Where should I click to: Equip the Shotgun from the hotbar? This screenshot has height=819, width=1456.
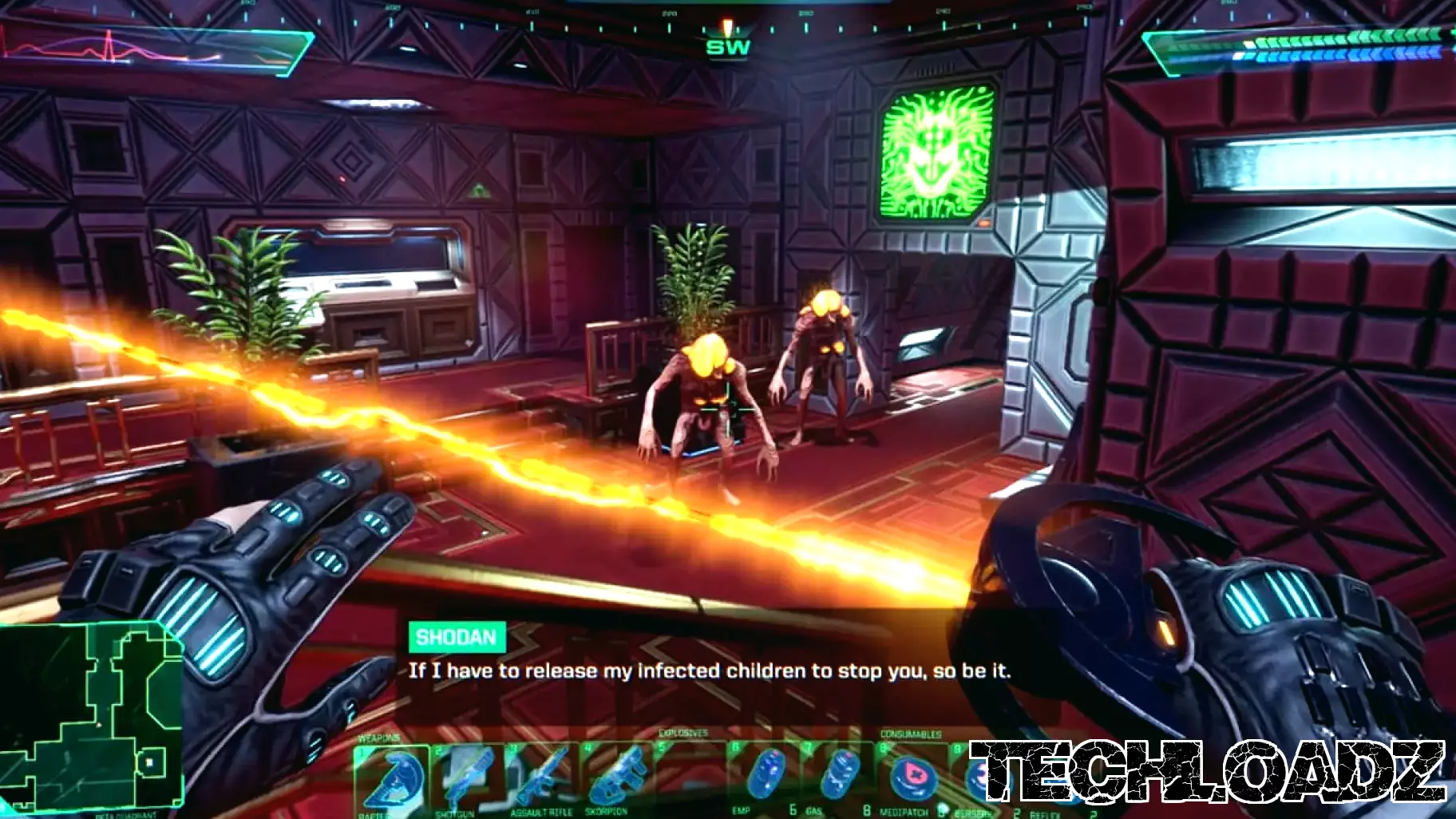(x=467, y=776)
